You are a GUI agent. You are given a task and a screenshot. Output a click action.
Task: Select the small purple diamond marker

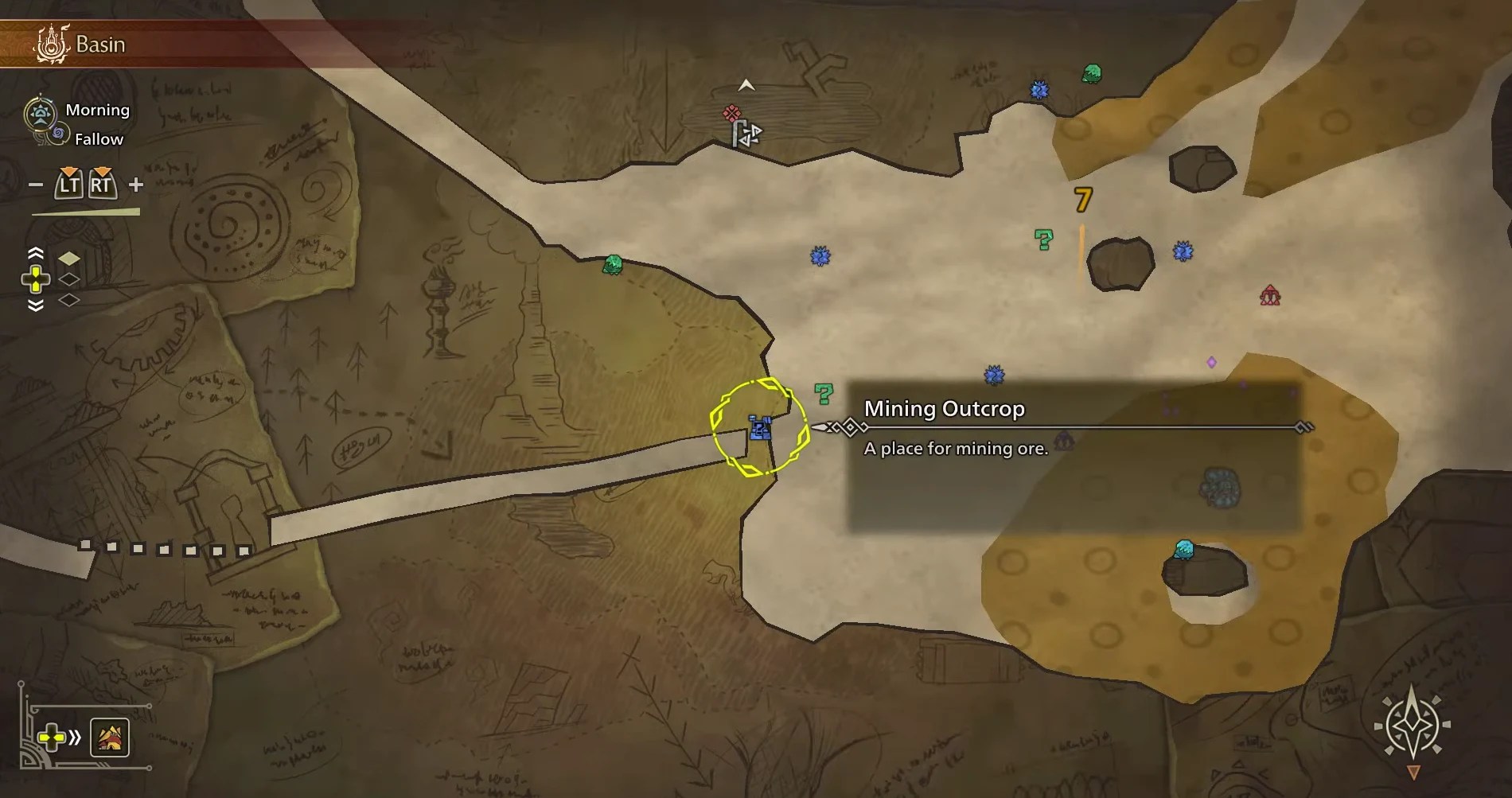1211,363
